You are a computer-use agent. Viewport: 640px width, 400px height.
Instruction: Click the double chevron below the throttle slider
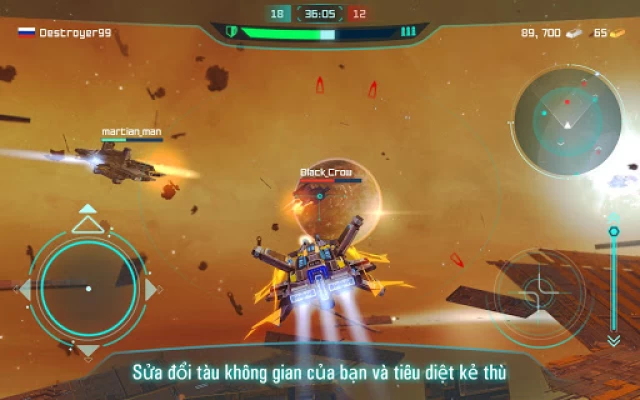coord(613,340)
